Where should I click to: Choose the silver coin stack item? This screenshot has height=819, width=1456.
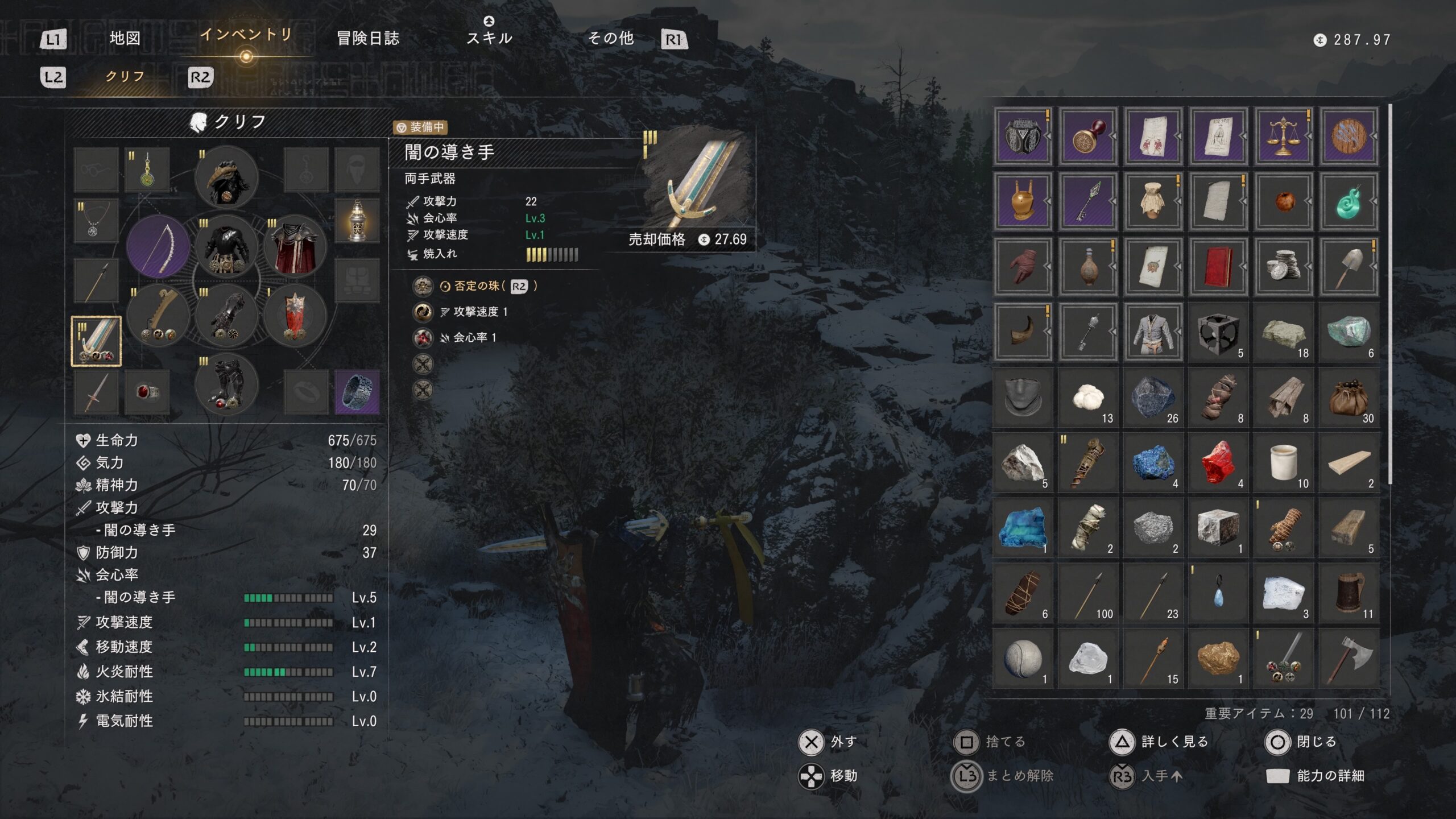[1283, 267]
